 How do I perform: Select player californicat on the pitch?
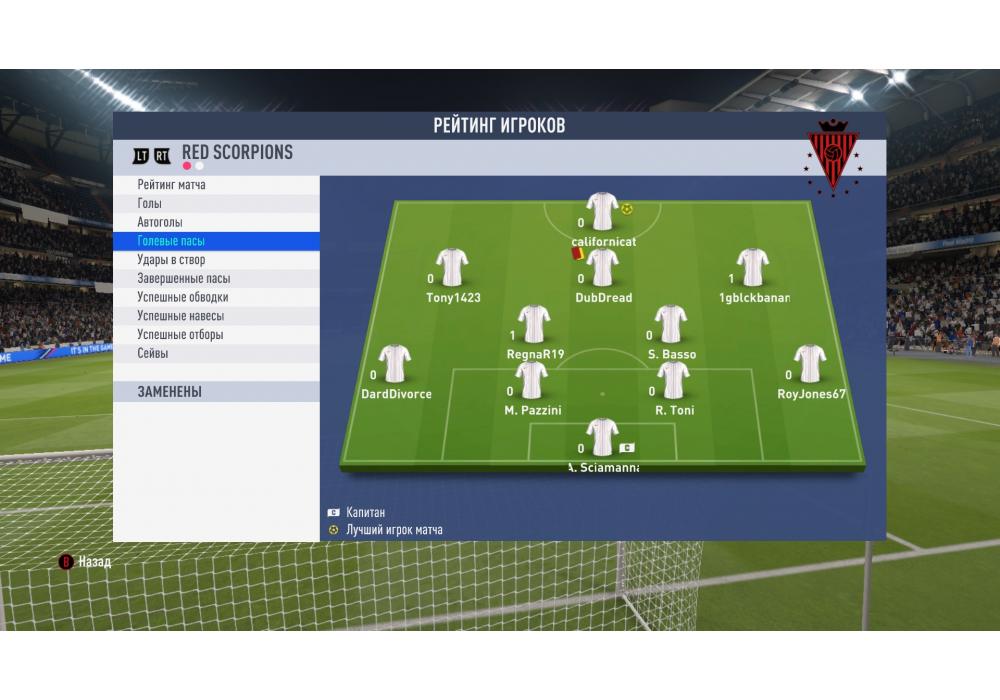coord(603,212)
